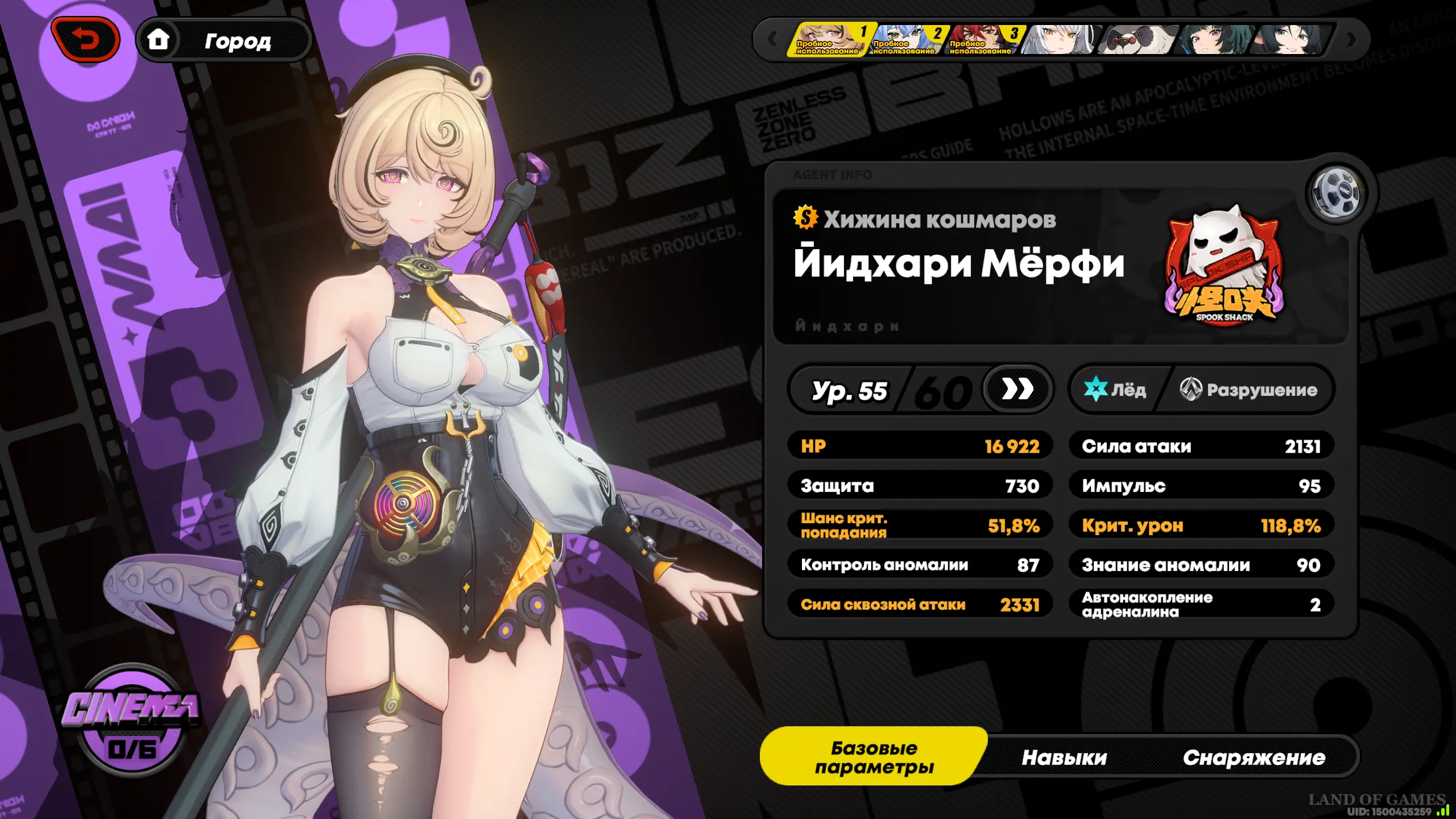1456x819 pixels.
Task: Select the blonde agent portrait numbered 1
Action: point(830,40)
